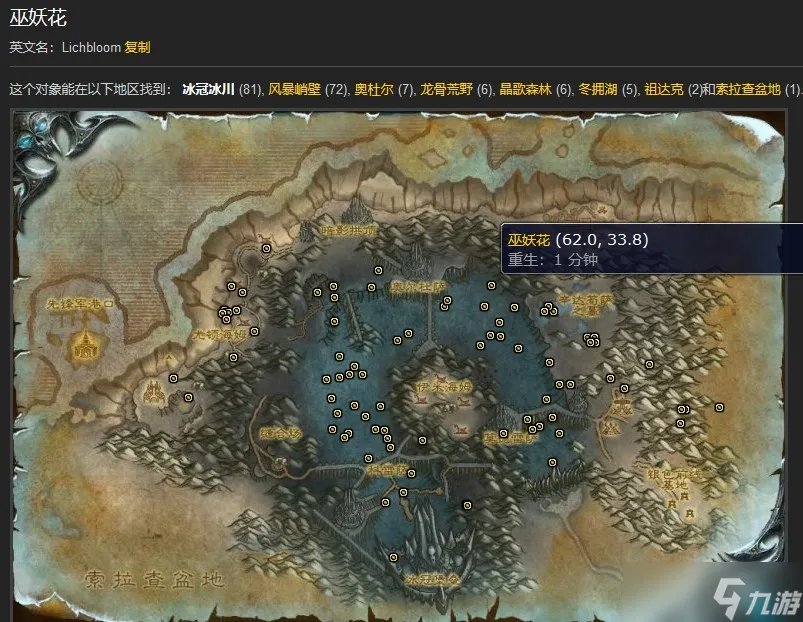Viewport: 803px width, 622px height.
Task: Switch to the 奥杜尔 zone link
Action: [x=369, y=89]
